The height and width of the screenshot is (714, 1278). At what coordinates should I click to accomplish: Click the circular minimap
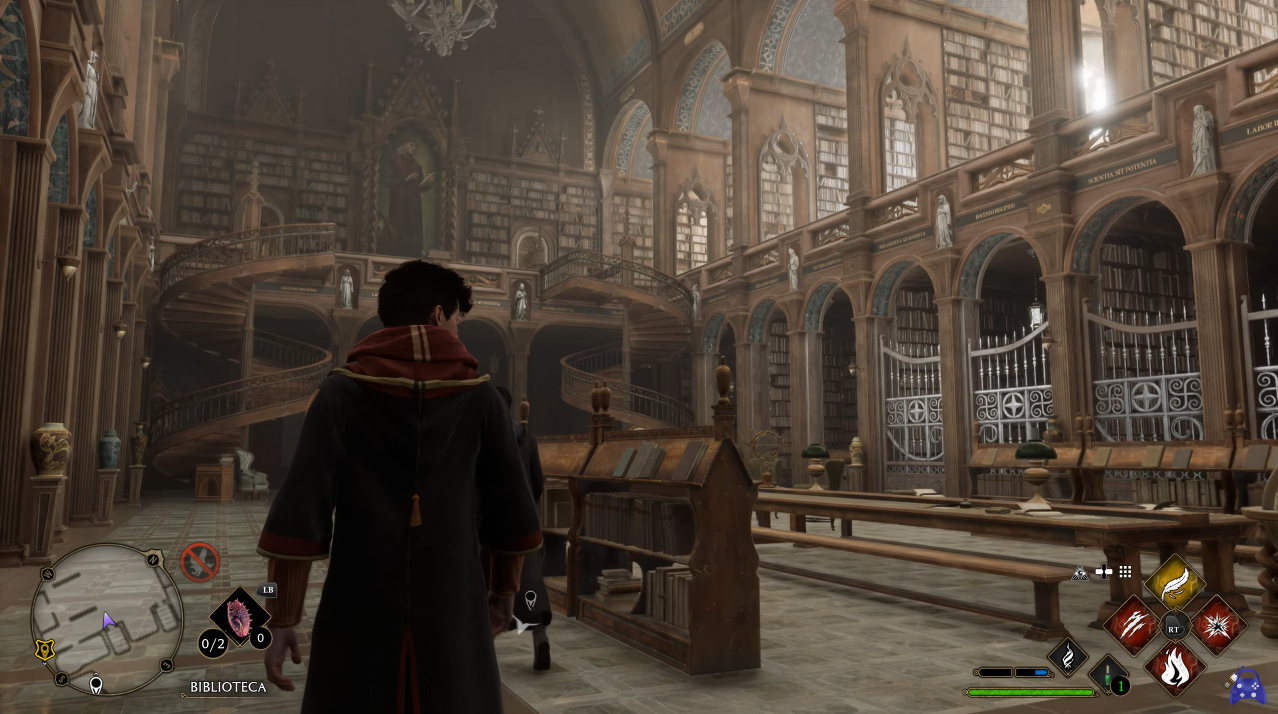[x=107, y=620]
